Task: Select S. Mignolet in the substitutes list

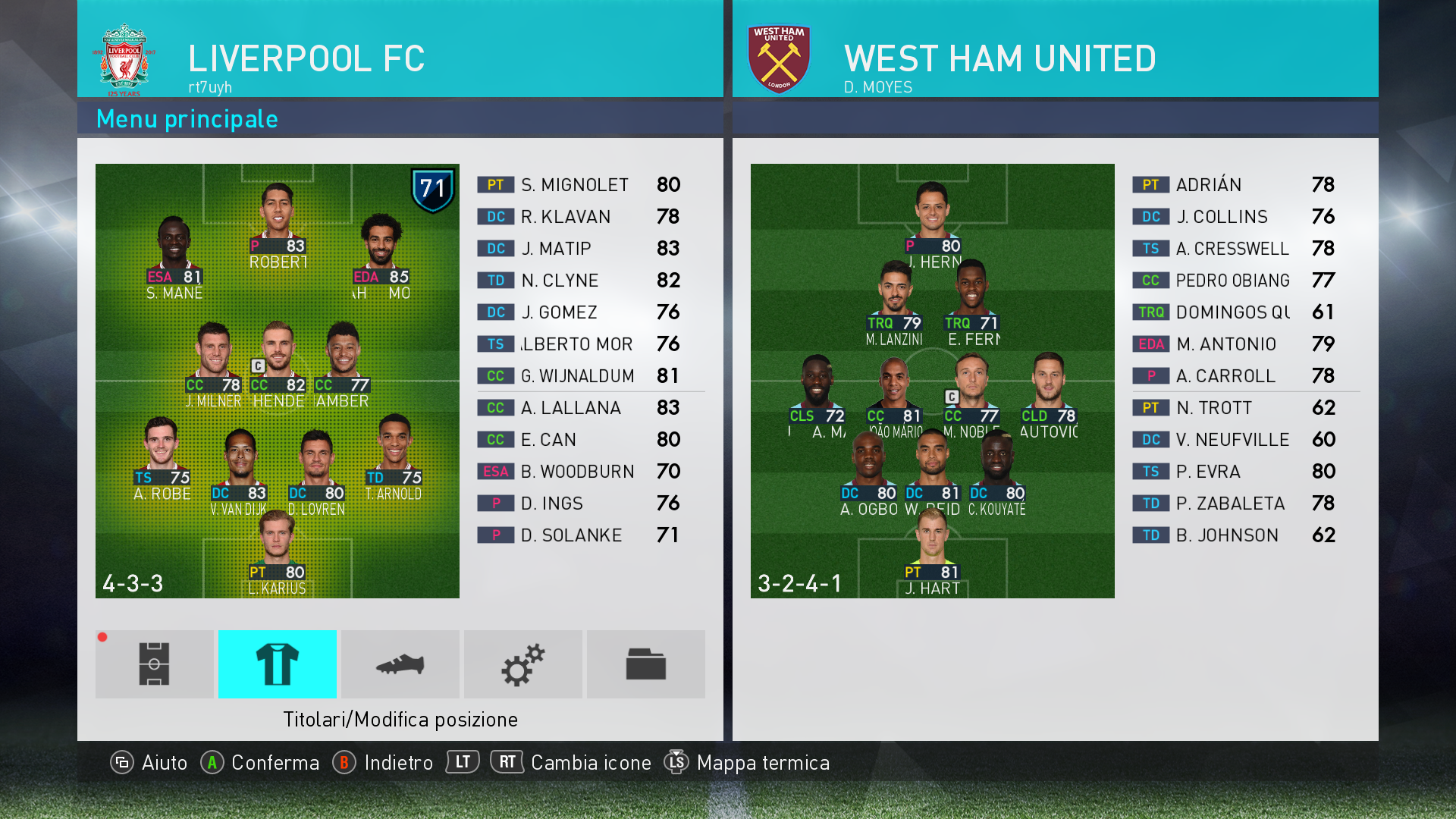Action: (x=580, y=185)
